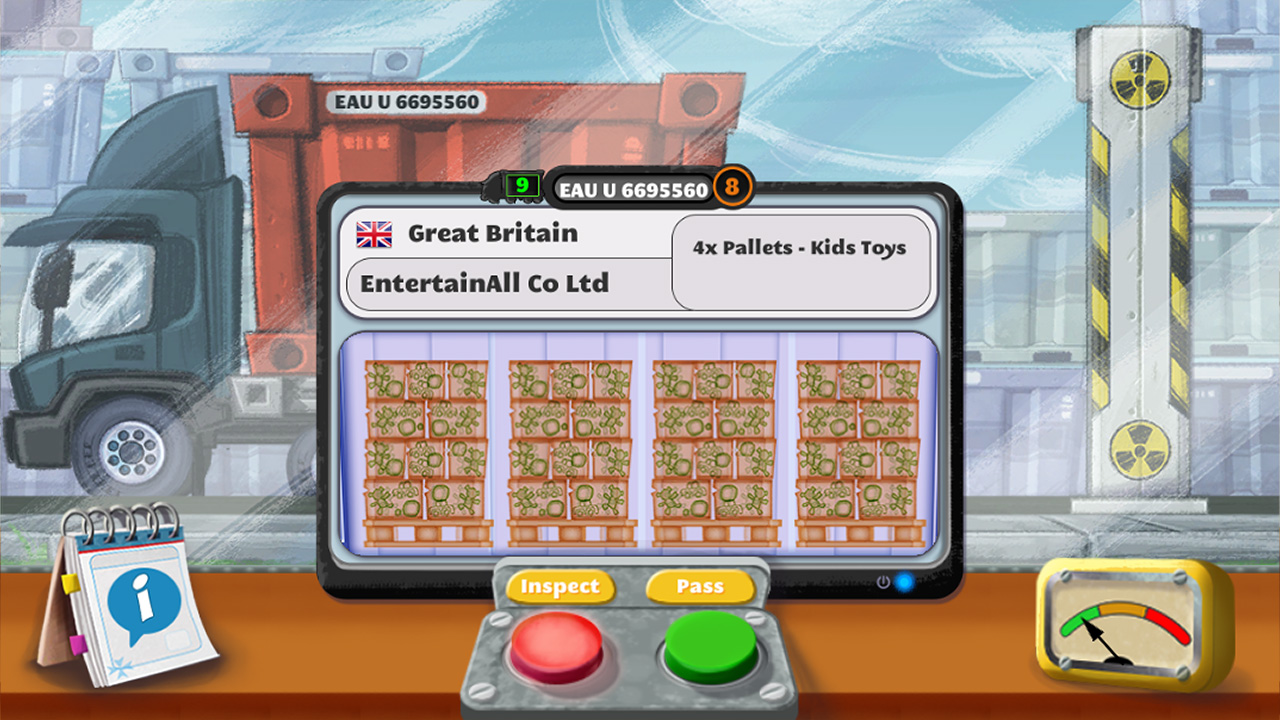Screen dimensions: 1280x720
Task: Click the Pass label above the green button
Action: [x=699, y=587]
